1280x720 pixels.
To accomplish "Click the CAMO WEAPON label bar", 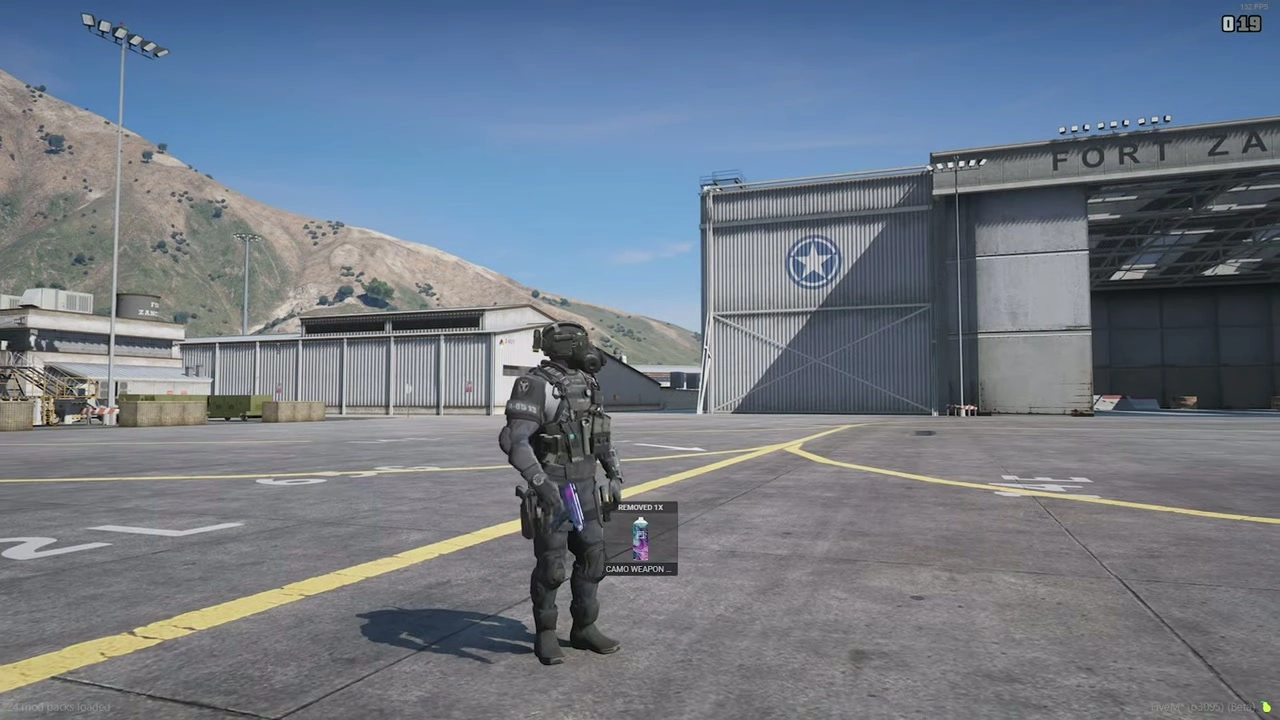I will pyautogui.click(x=640, y=568).
